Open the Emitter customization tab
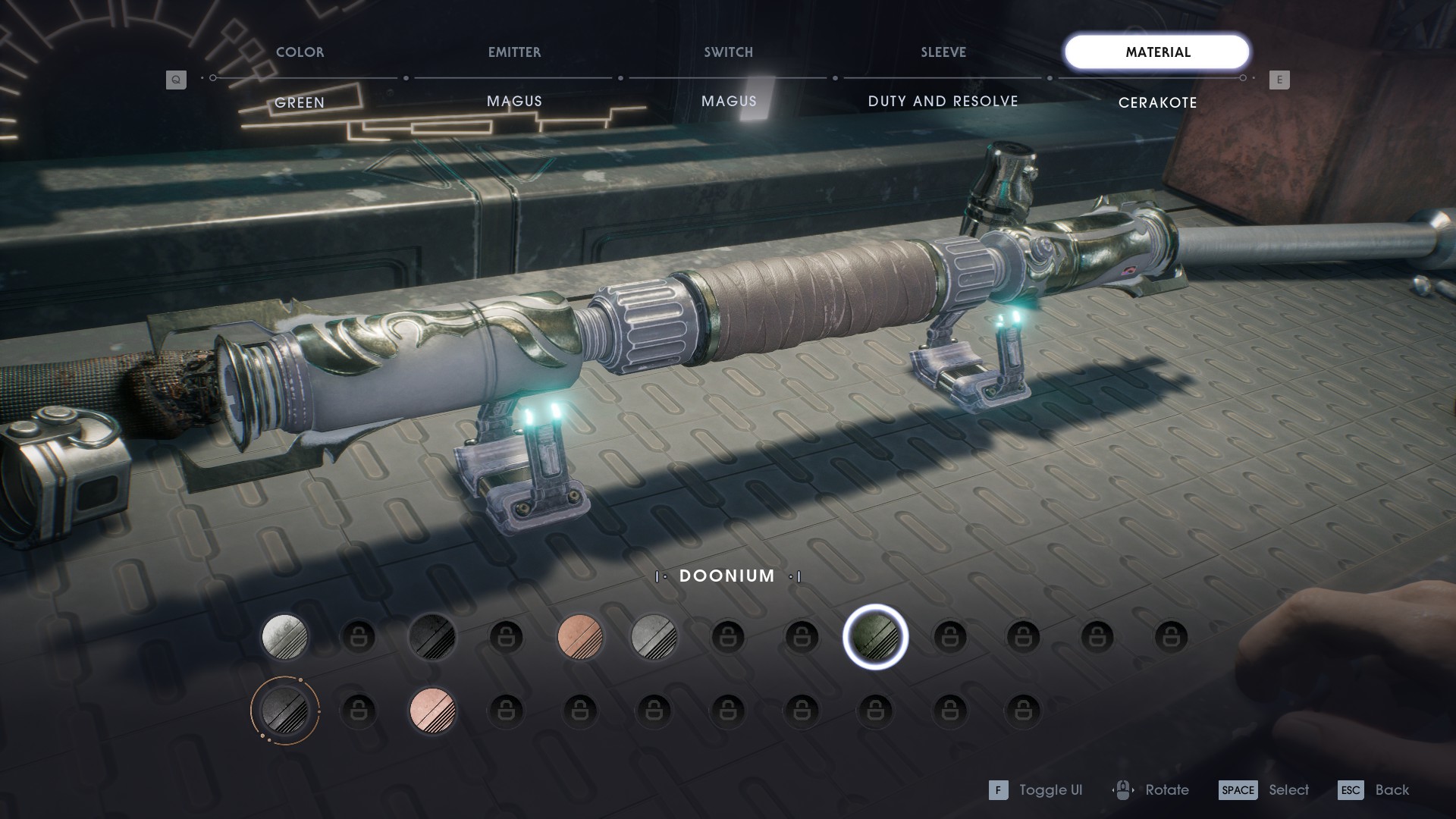The width and height of the screenshot is (1456, 819). pyautogui.click(x=514, y=52)
